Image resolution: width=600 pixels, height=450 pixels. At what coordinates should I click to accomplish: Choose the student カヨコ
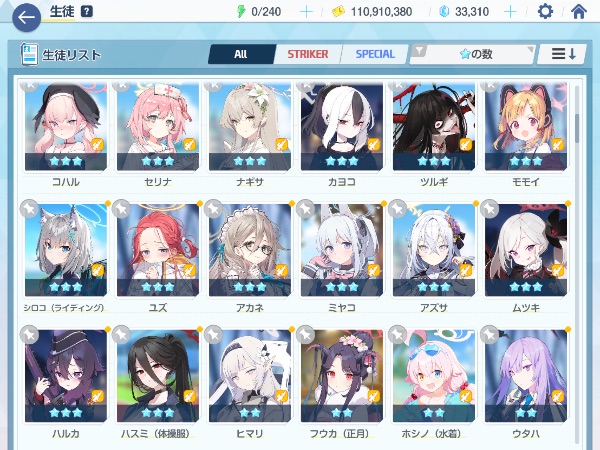point(342,130)
